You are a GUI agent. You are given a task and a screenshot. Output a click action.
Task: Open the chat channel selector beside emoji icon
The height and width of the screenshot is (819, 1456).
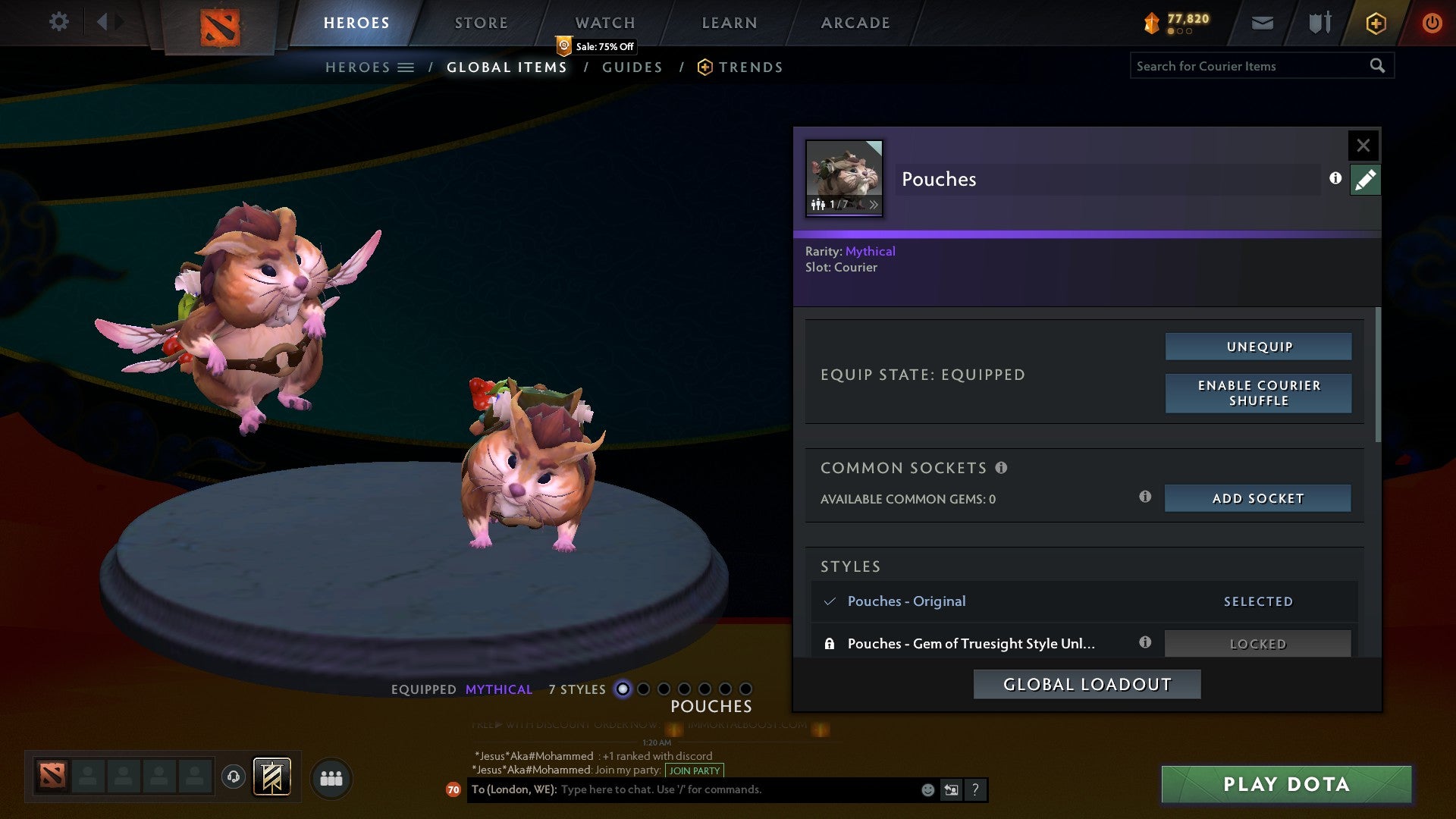950,789
